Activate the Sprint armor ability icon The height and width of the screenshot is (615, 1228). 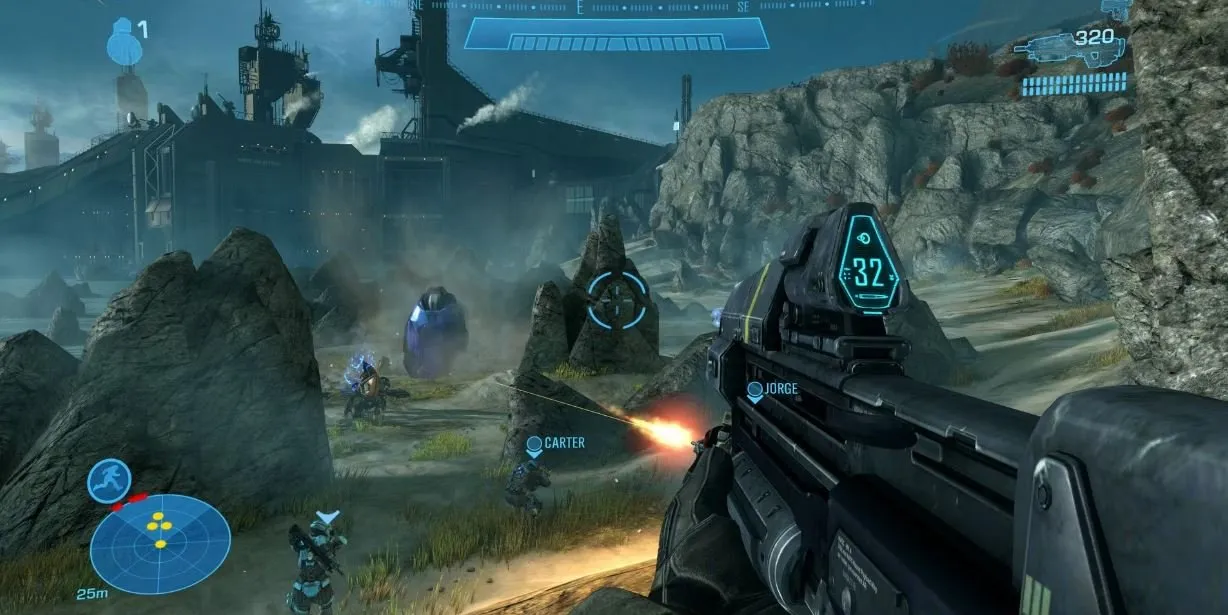(109, 480)
